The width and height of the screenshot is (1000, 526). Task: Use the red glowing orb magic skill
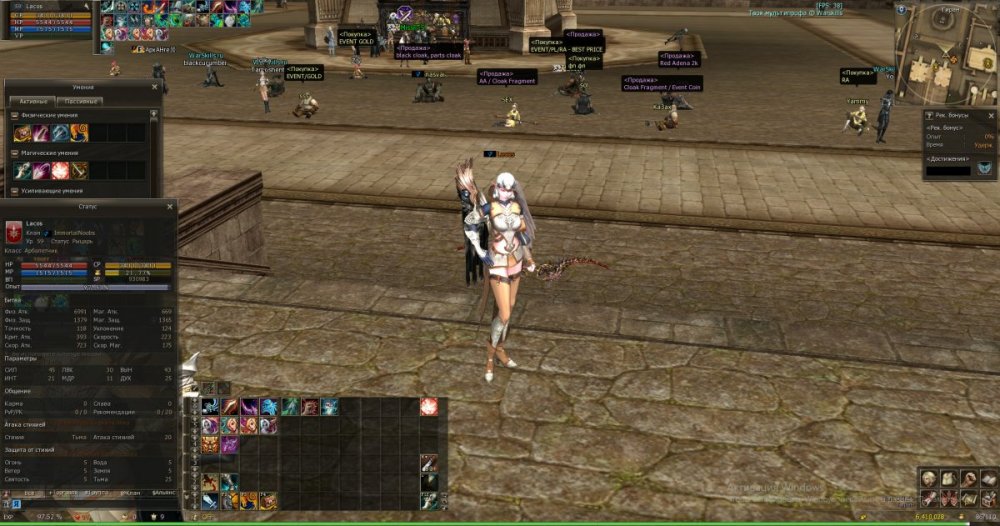[60, 171]
